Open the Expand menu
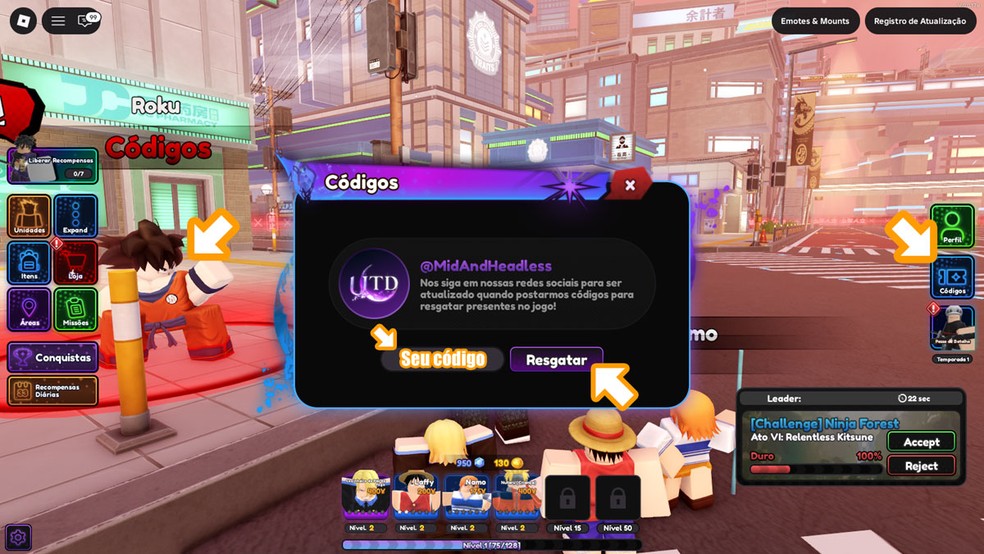The width and height of the screenshot is (984, 554). coord(75,216)
